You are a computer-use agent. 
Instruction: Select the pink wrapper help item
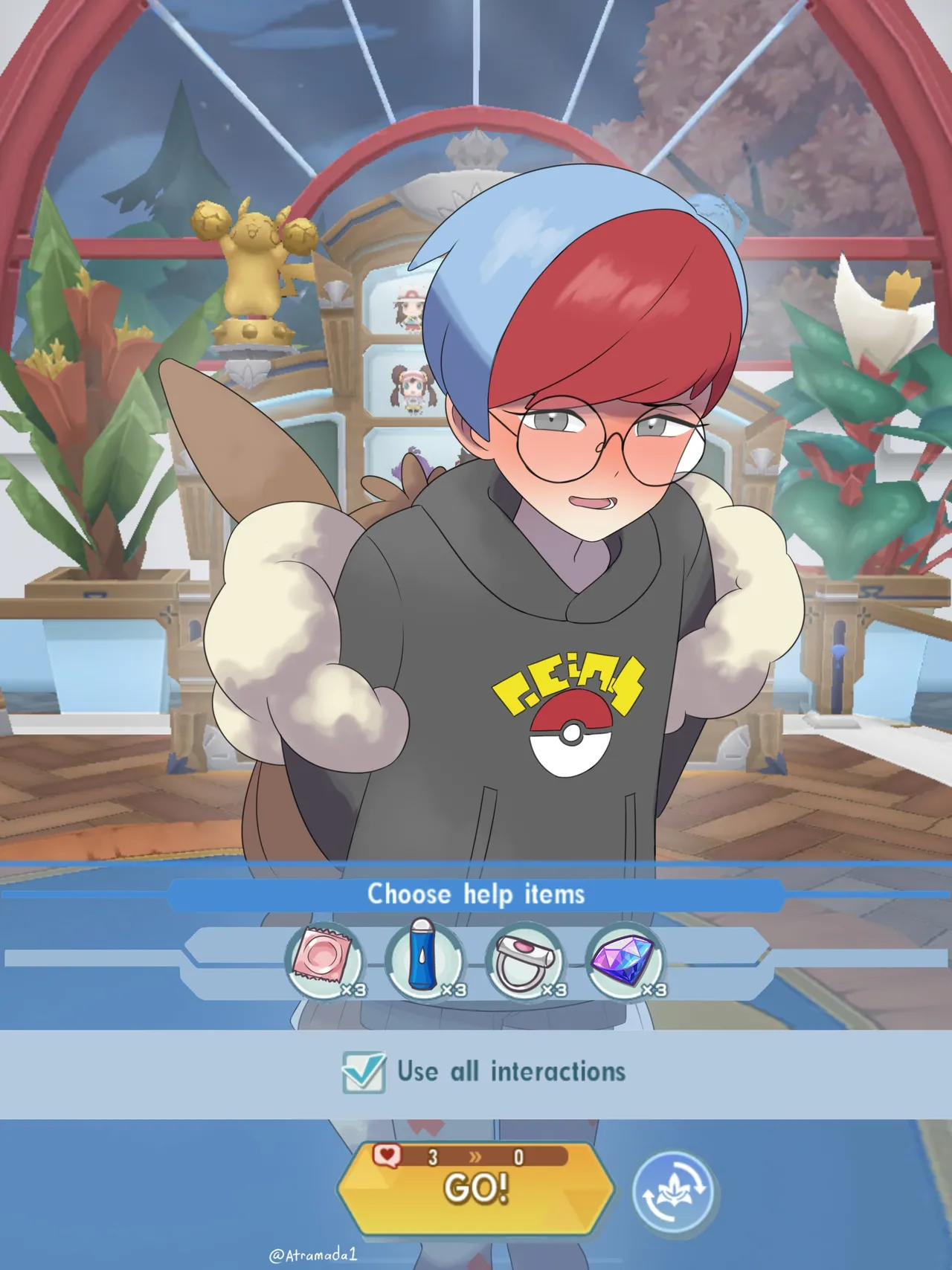pyautogui.click(x=324, y=961)
